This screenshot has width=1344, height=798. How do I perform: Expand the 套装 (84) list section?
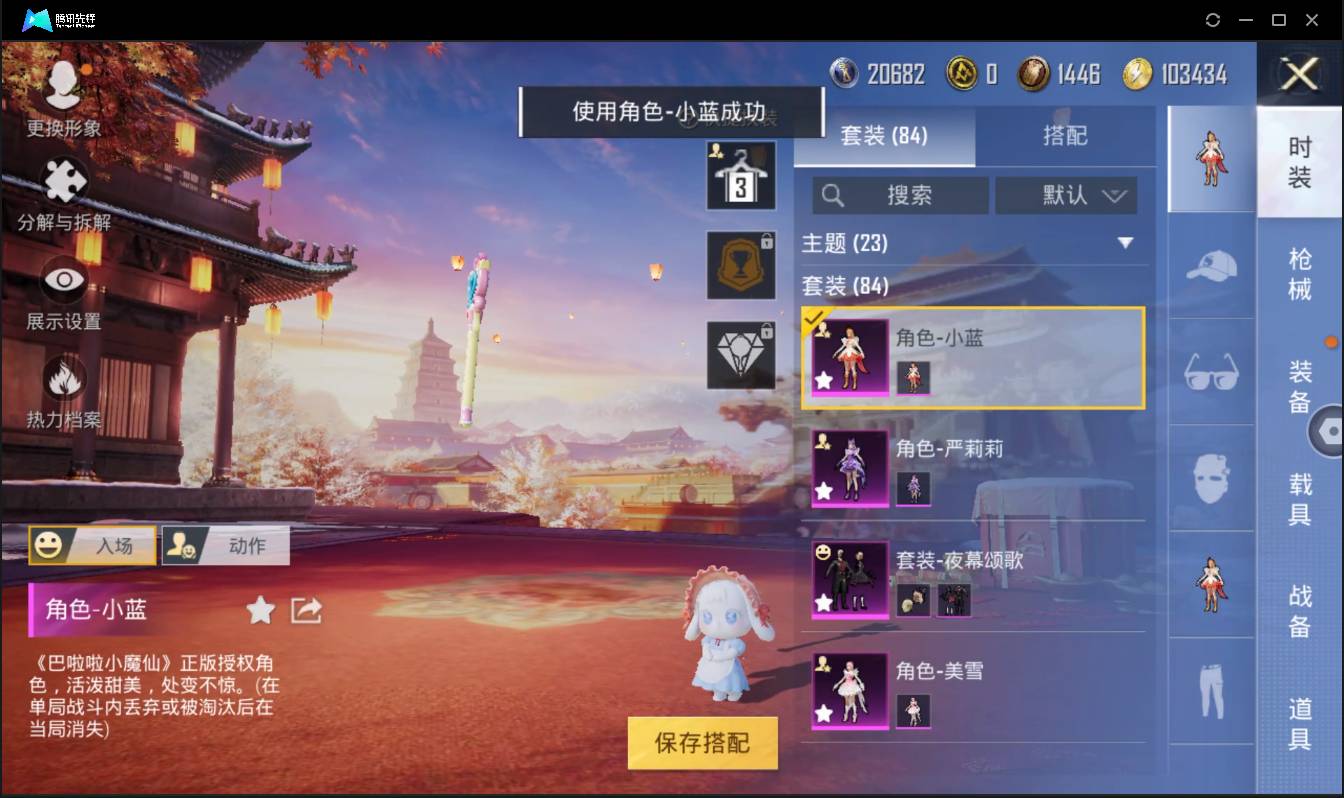(x=848, y=286)
